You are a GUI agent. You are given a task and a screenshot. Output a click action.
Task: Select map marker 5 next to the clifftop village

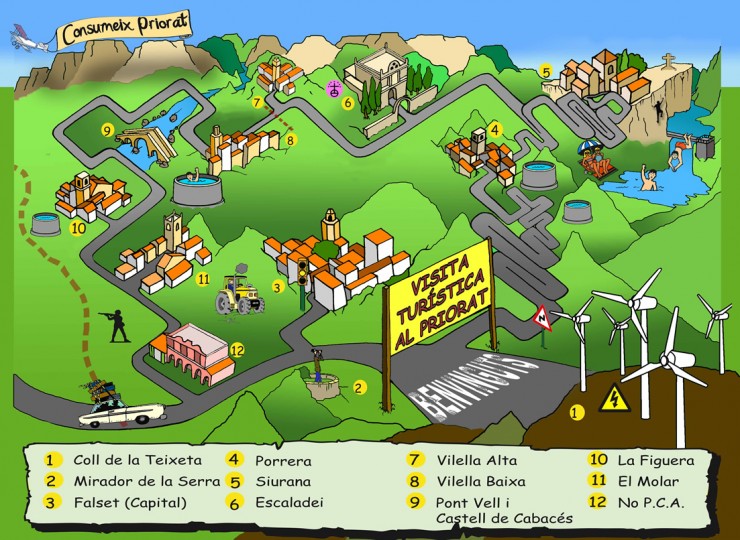(546, 71)
